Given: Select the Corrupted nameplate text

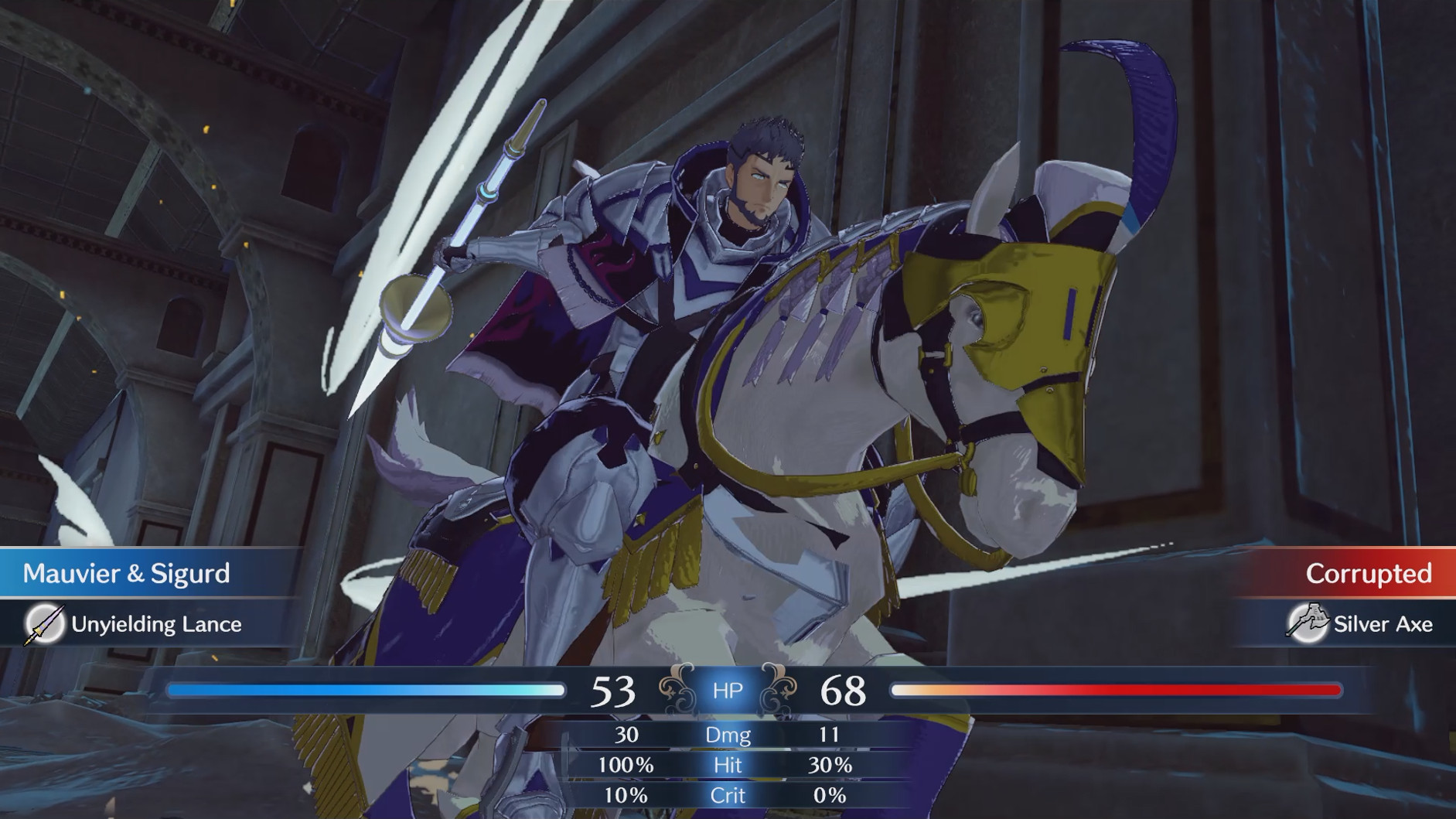Looking at the screenshot, I should tap(1370, 574).
